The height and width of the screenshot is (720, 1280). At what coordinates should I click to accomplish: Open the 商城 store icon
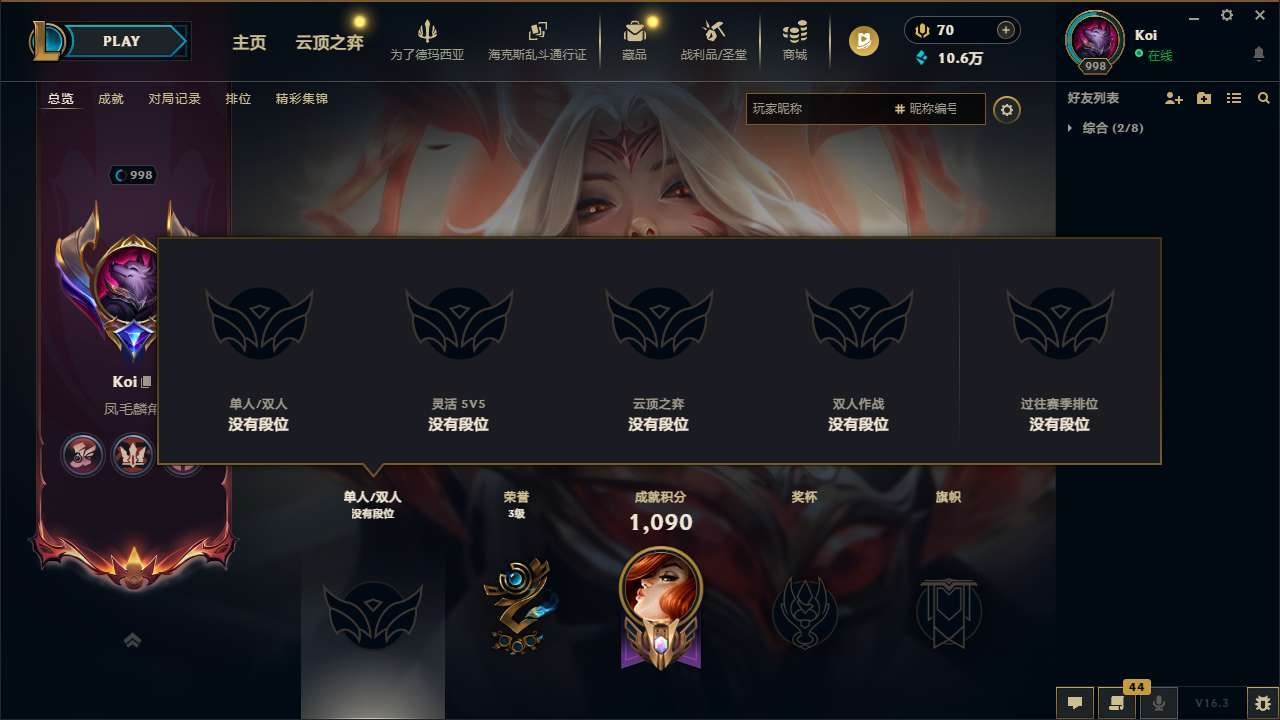[795, 38]
